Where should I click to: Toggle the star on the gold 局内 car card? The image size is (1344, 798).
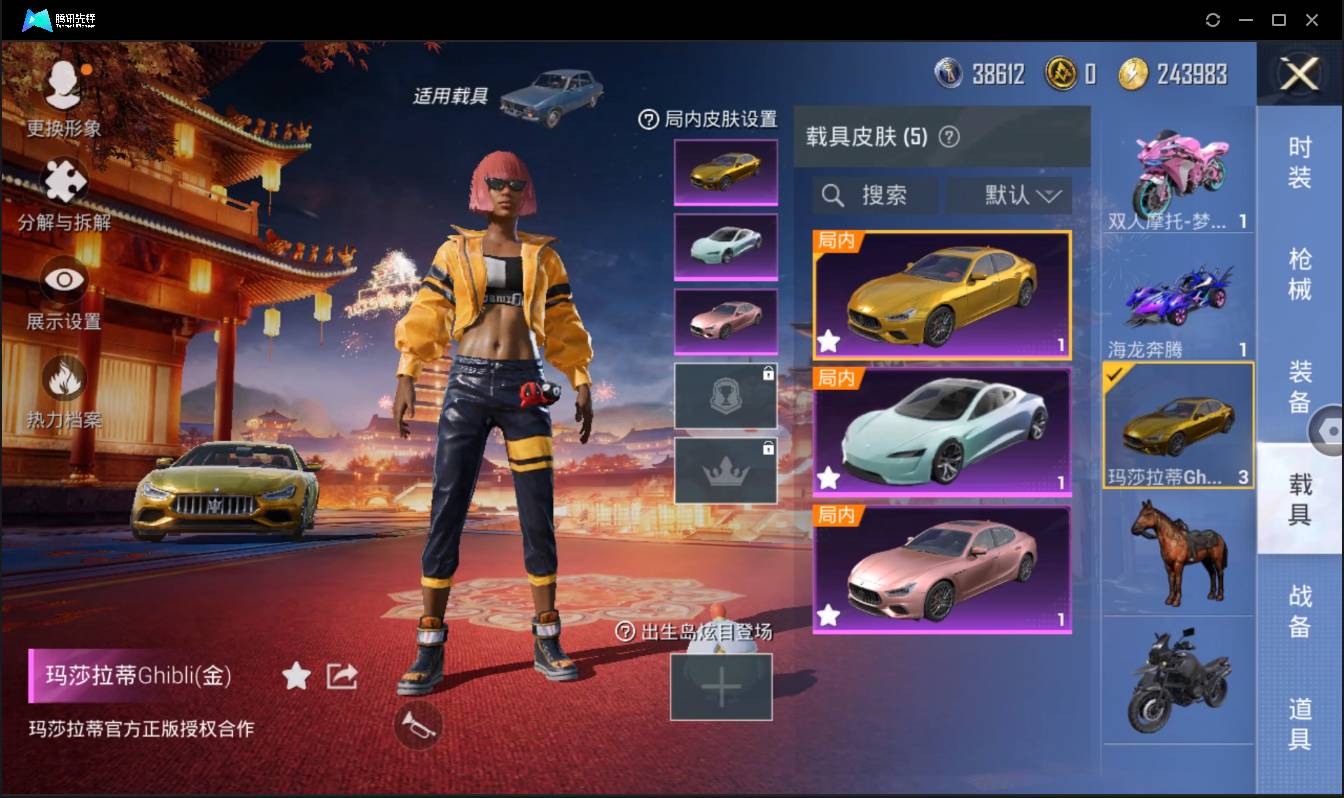click(x=828, y=342)
